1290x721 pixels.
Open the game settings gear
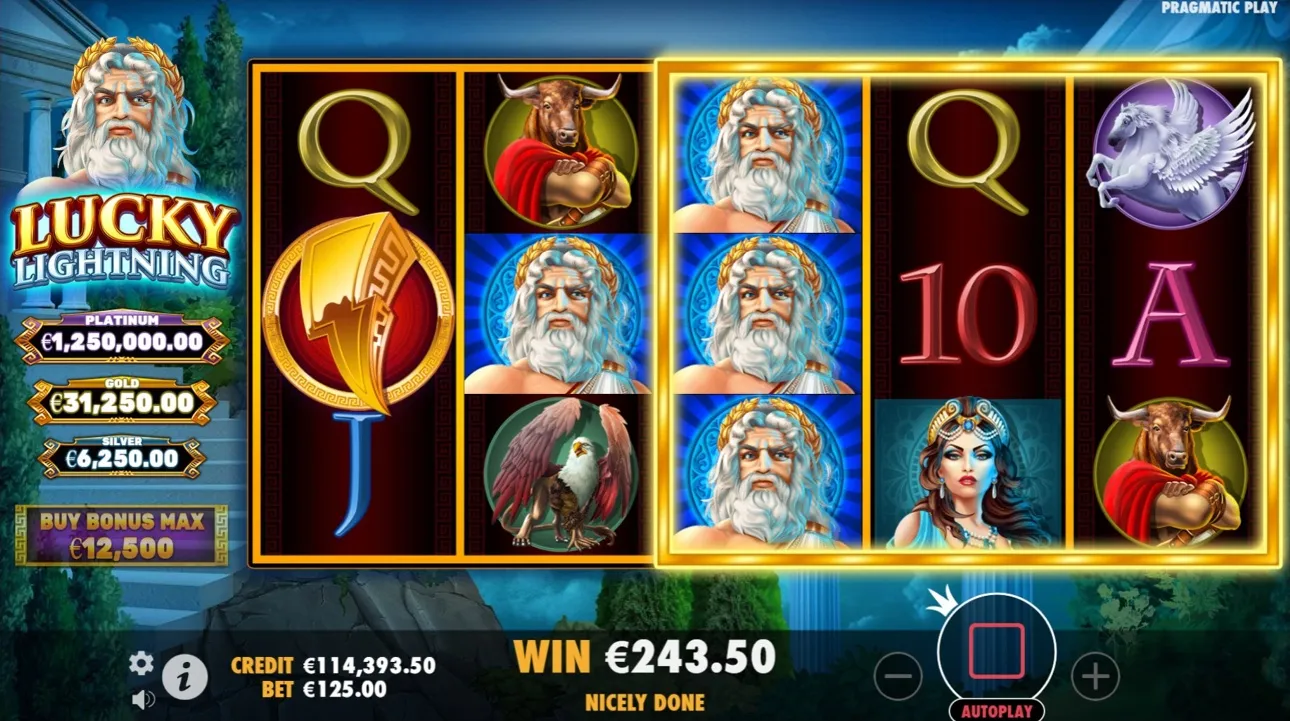point(141,662)
